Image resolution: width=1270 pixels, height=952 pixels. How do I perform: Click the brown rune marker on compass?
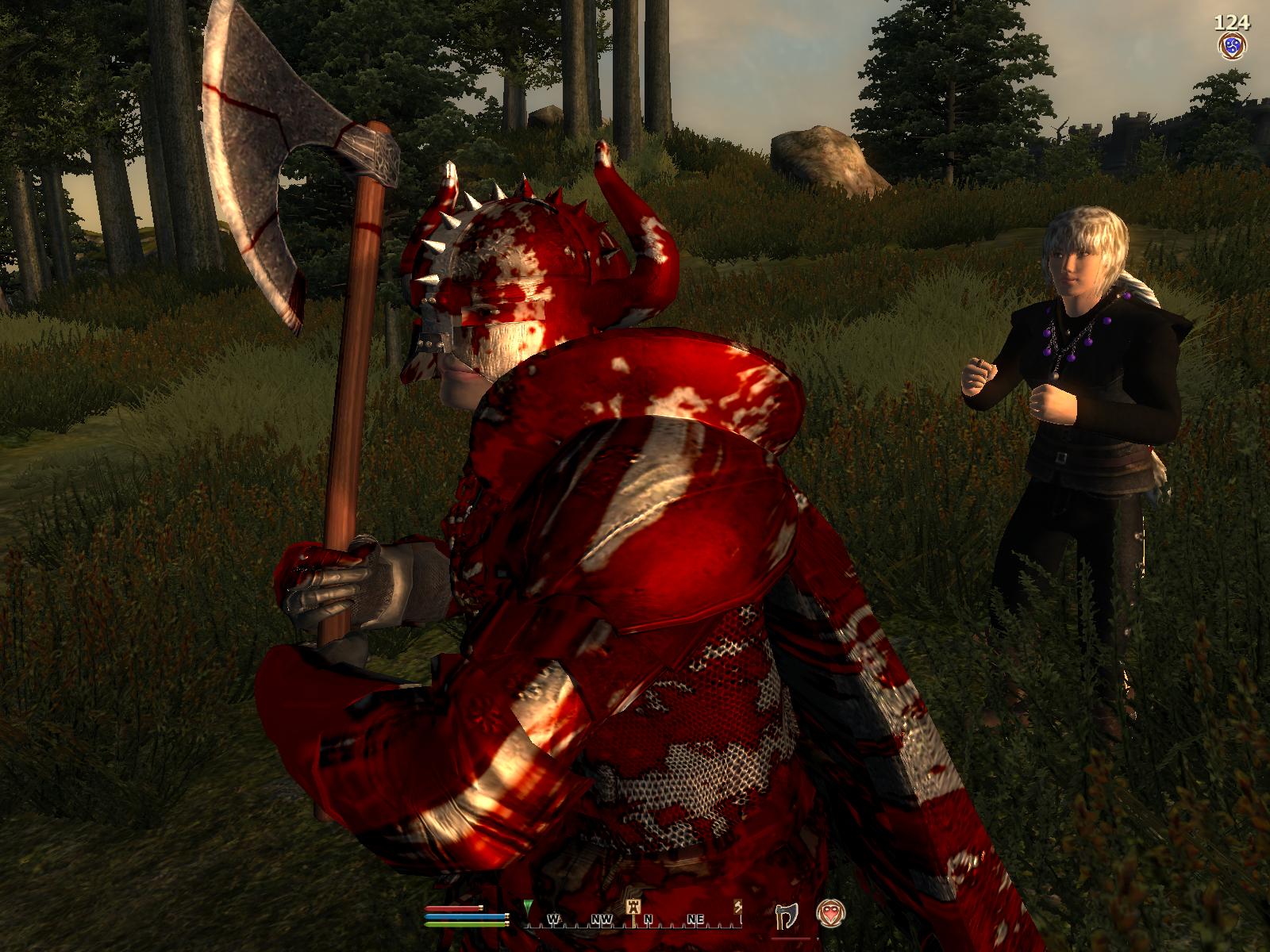738,907
